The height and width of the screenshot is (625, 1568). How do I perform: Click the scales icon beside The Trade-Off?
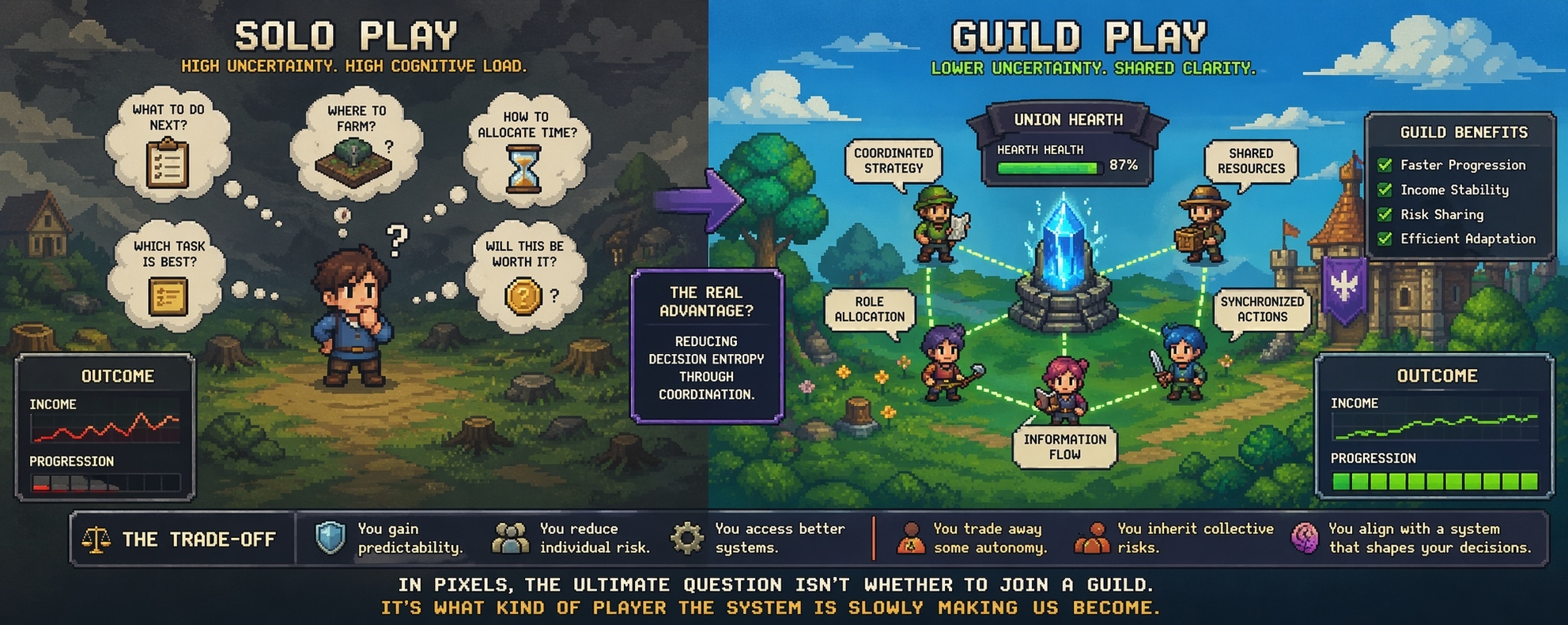[96, 540]
